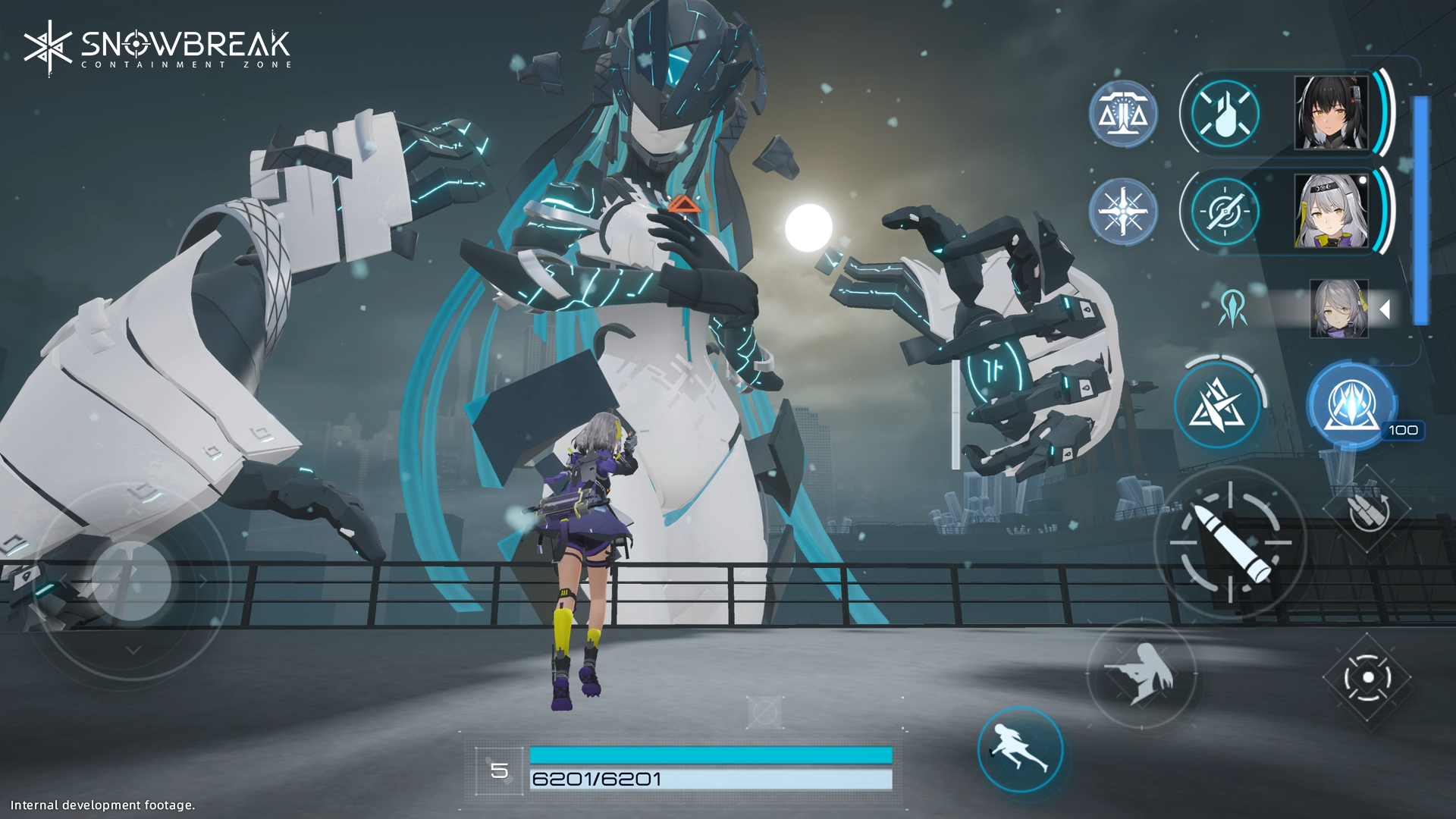Activate the ultimate skill showing 100
This screenshot has width=1456, height=819.
click(1351, 405)
